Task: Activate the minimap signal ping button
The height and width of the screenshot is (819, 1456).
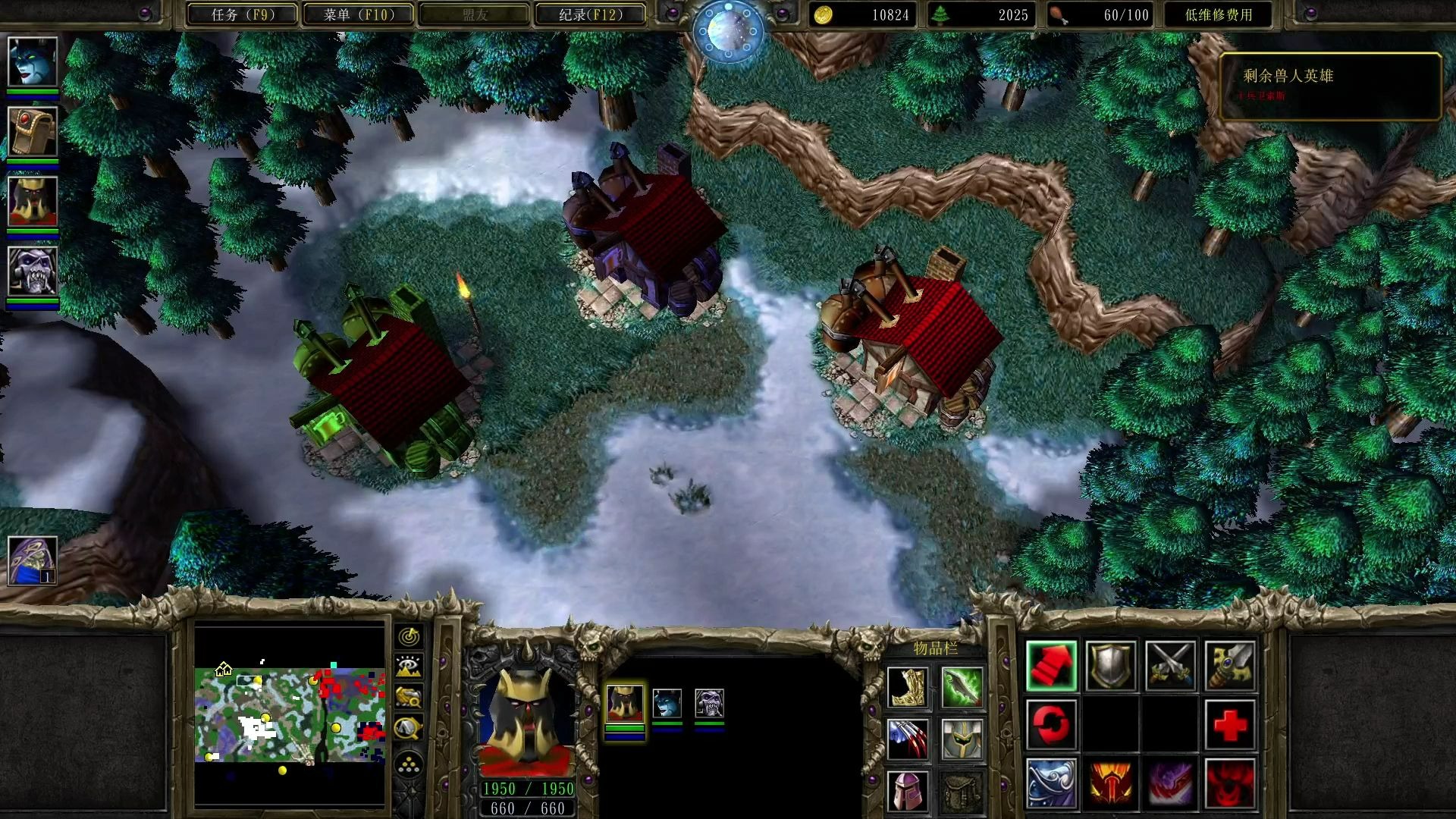Action: pyautogui.click(x=409, y=636)
